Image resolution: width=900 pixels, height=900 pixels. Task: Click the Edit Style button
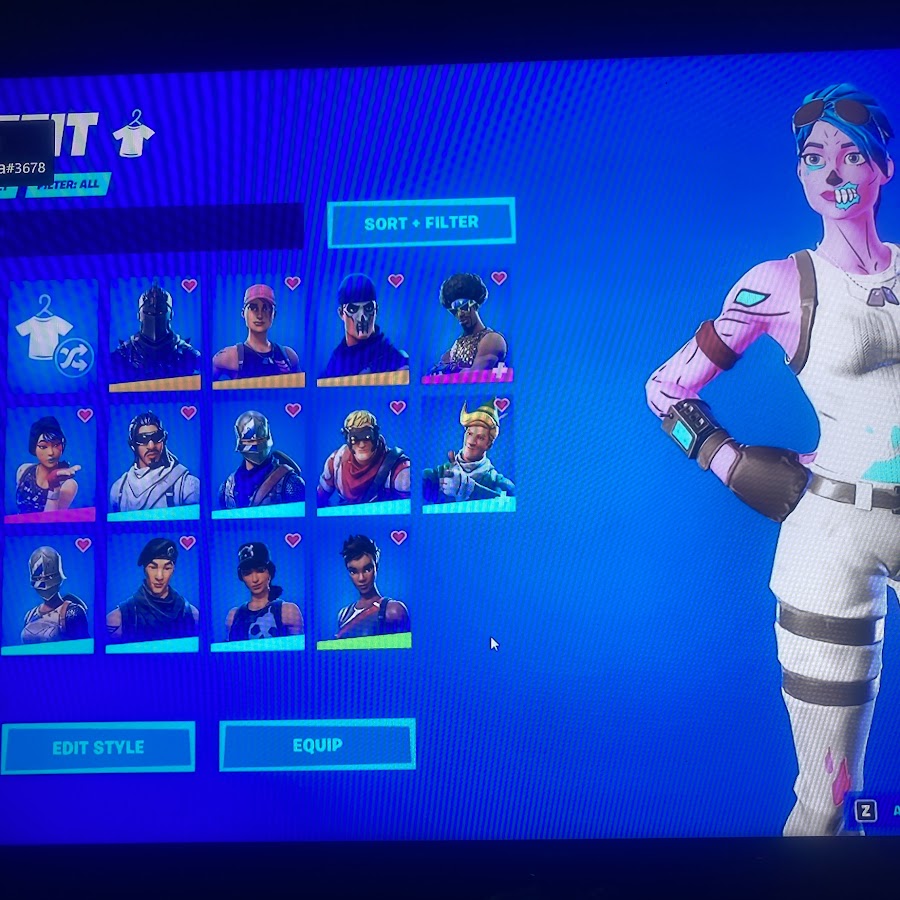[x=98, y=747]
